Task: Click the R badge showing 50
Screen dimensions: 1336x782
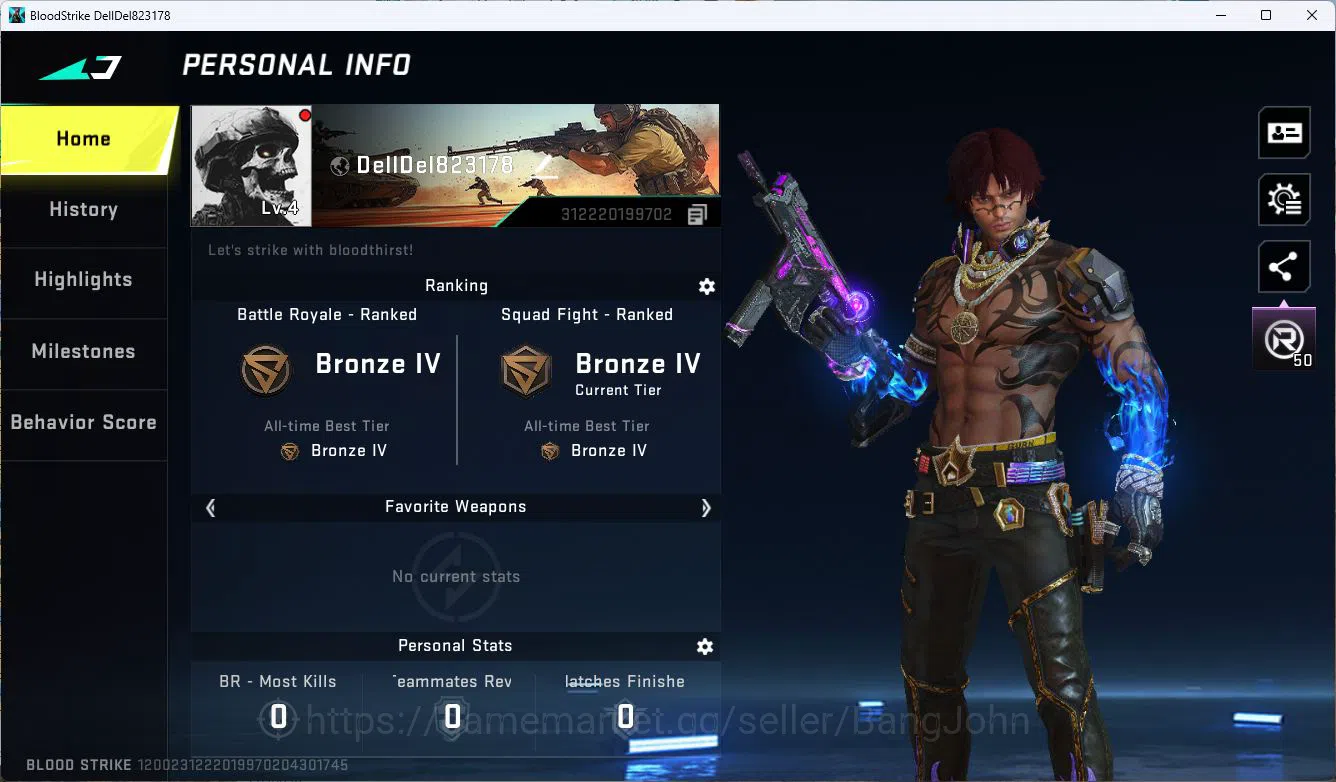Action: tap(1284, 337)
